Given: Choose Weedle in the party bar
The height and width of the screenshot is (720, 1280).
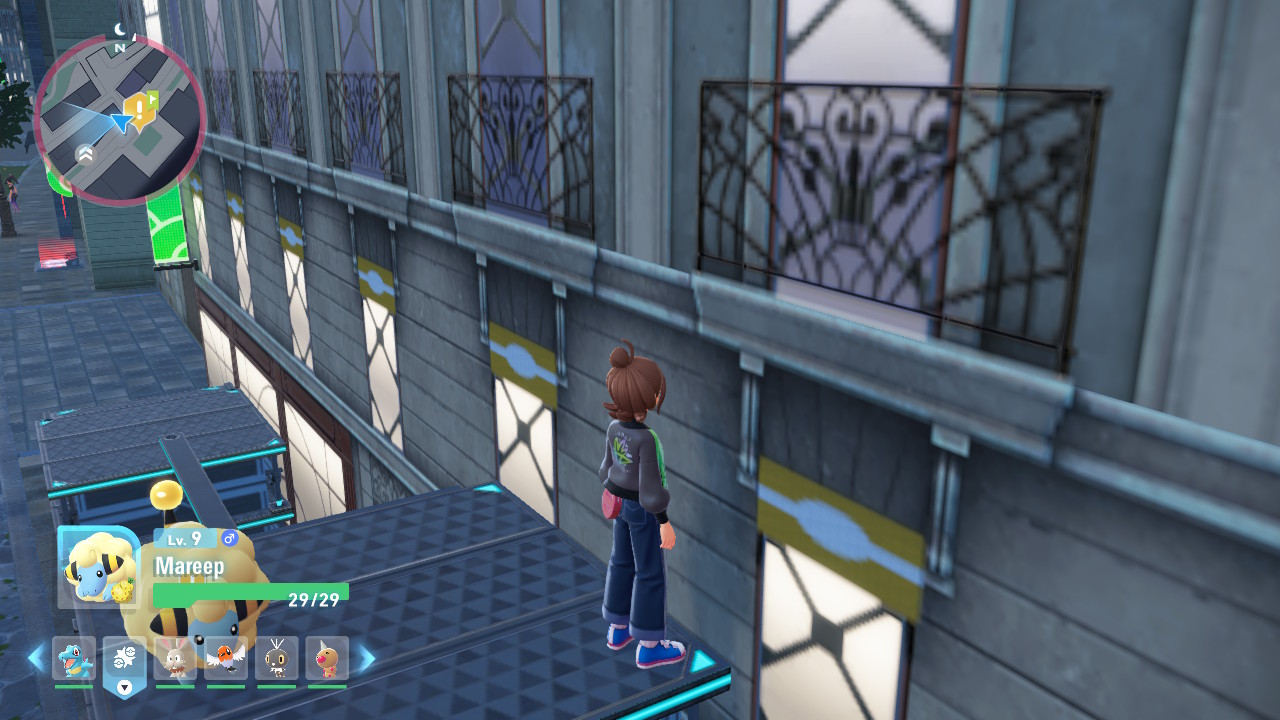Looking at the screenshot, I should click(327, 658).
